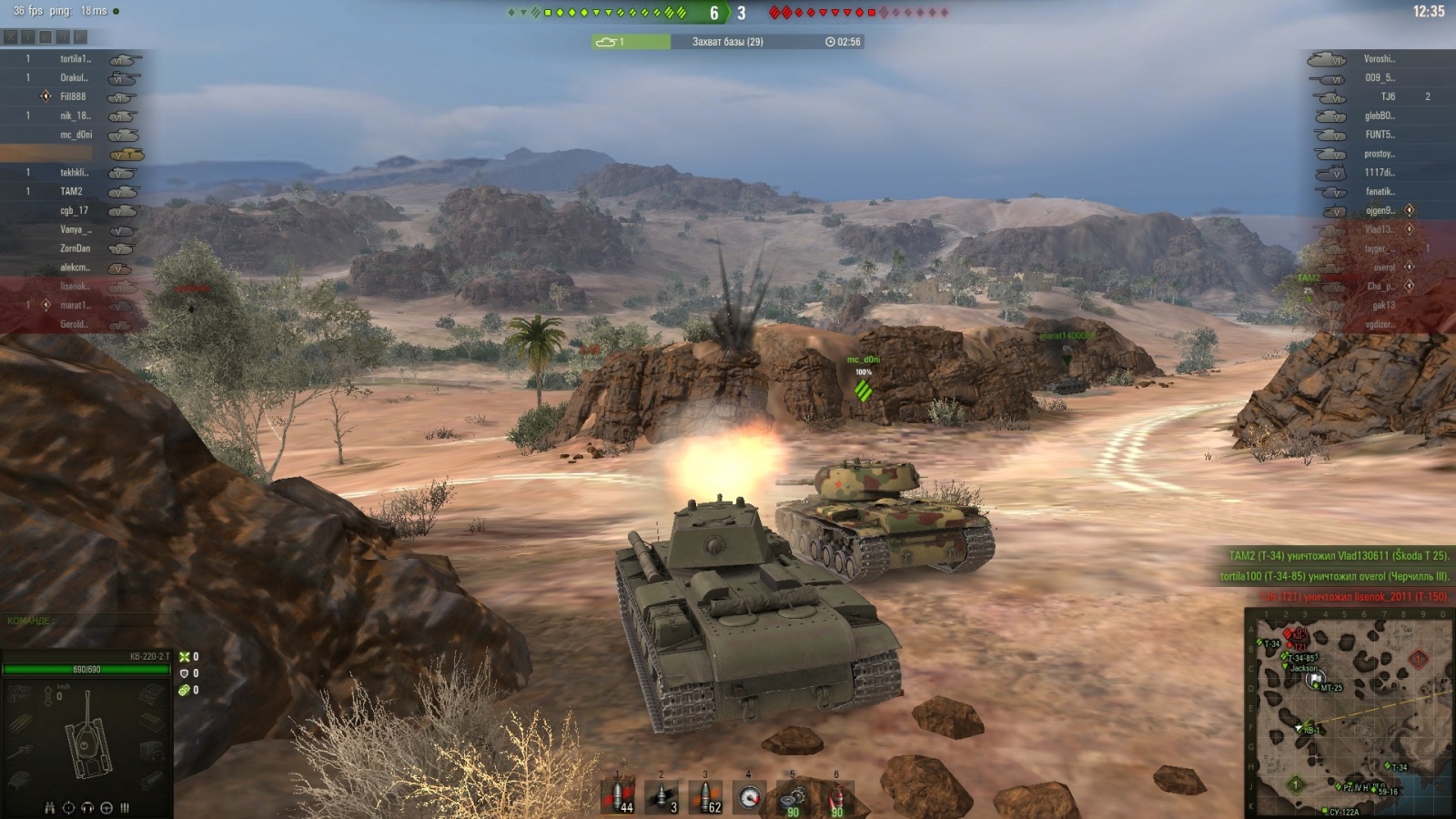Select player cgb_17 in the allied list
The width and height of the screenshot is (1456, 819).
[x=74, y=211]
